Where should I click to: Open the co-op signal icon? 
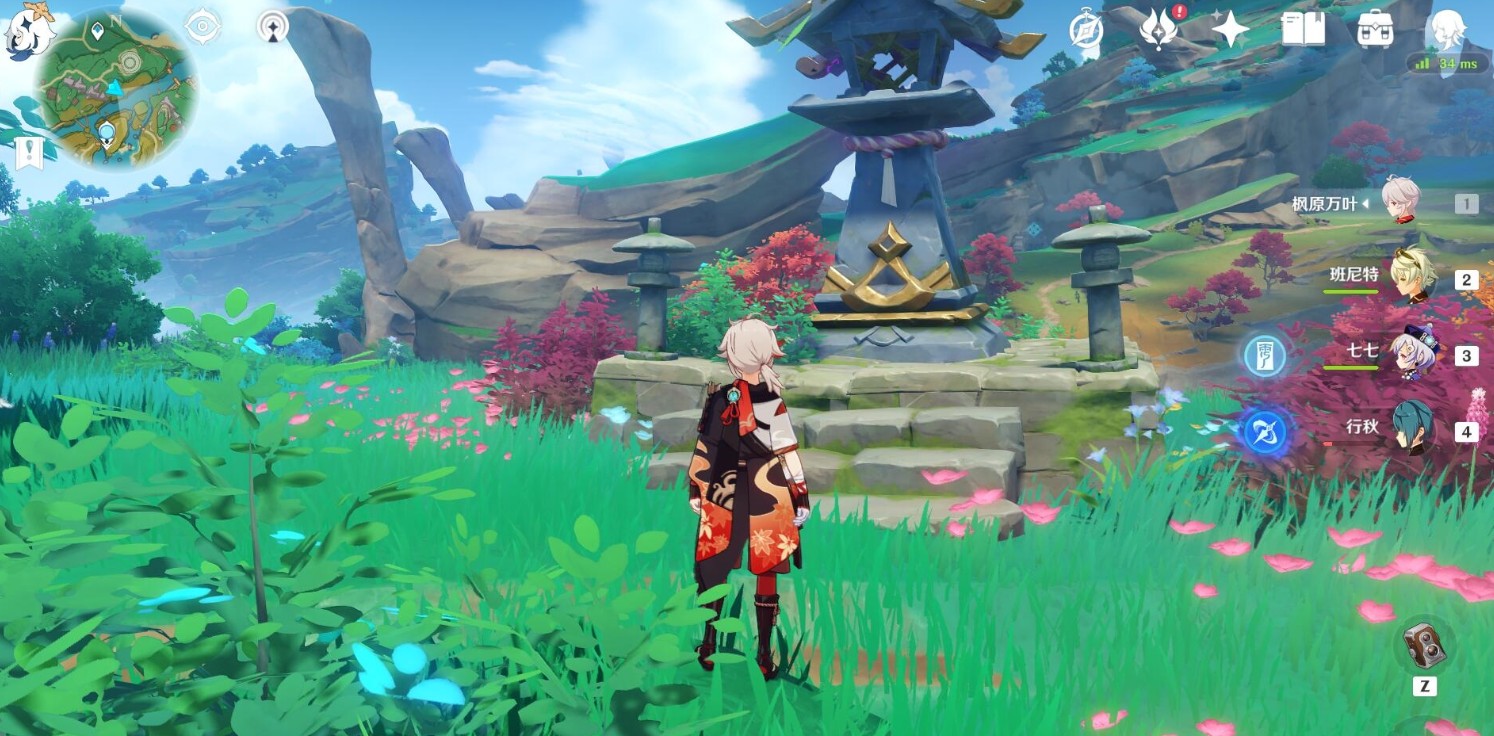click(272, 26)
